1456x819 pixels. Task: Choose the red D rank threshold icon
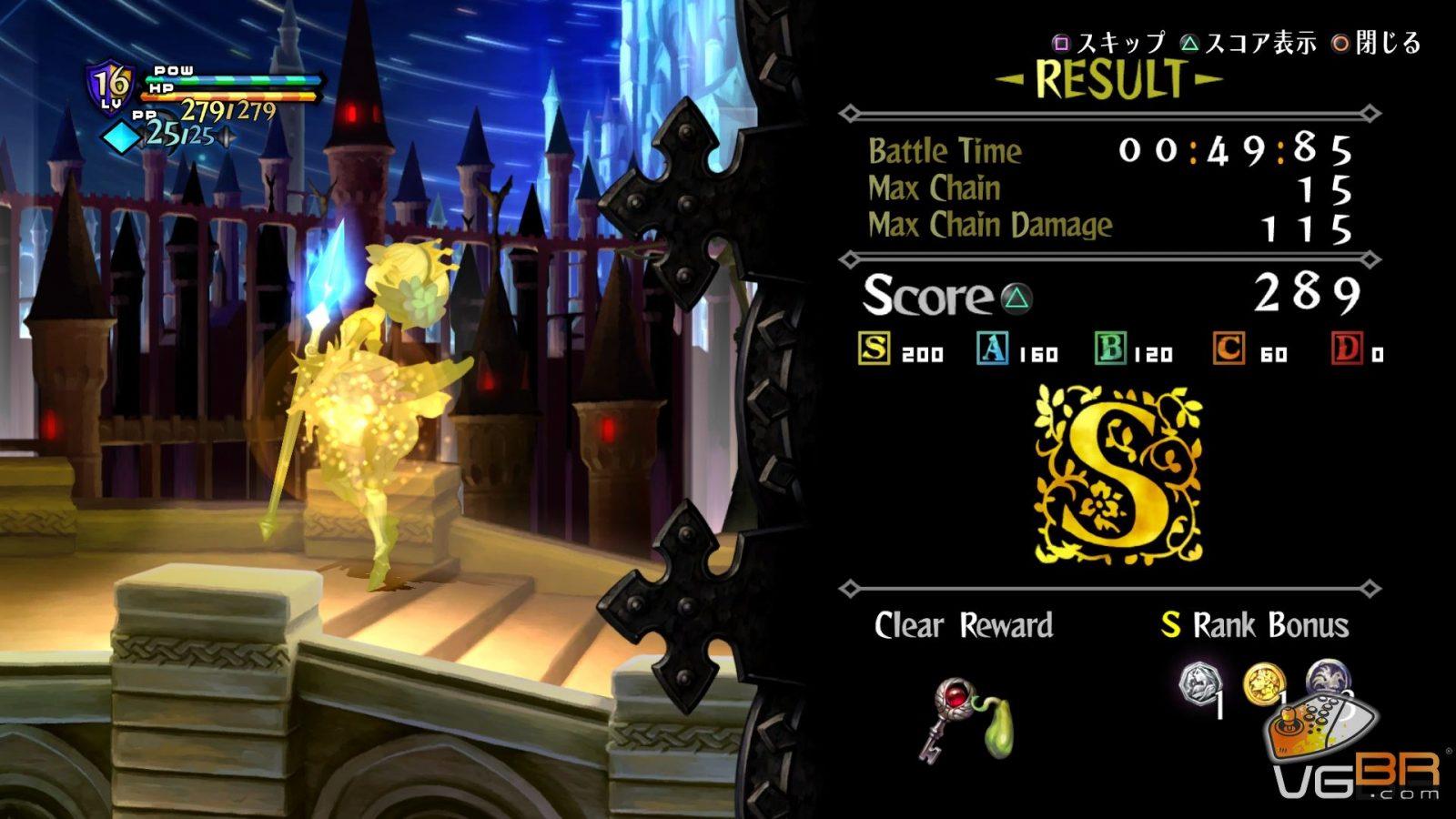[x=1347, y=349]
